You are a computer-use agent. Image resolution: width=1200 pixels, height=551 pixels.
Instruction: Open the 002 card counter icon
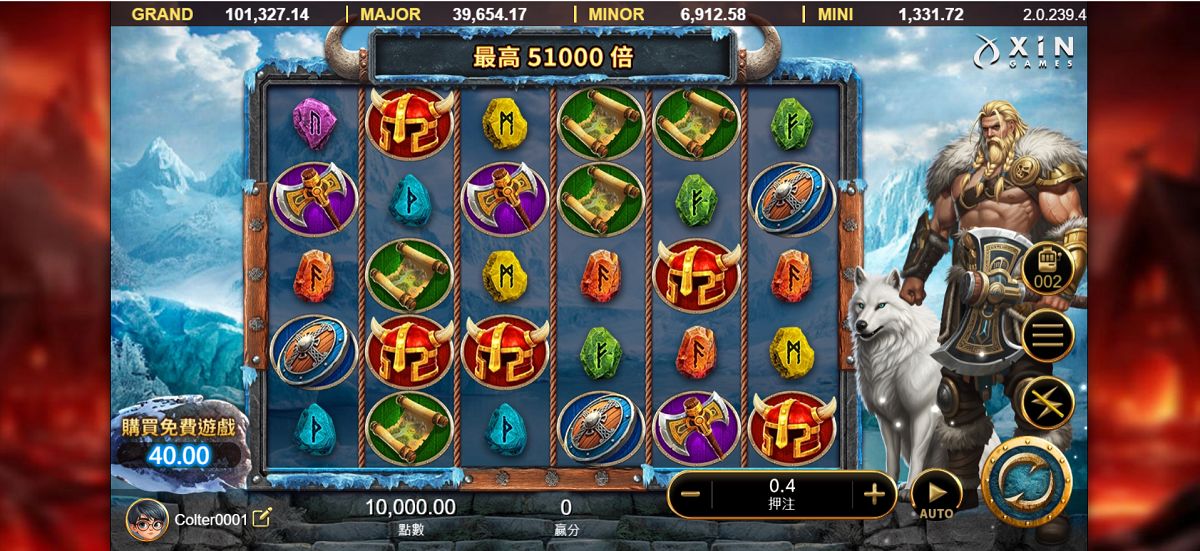[1046, 267]
